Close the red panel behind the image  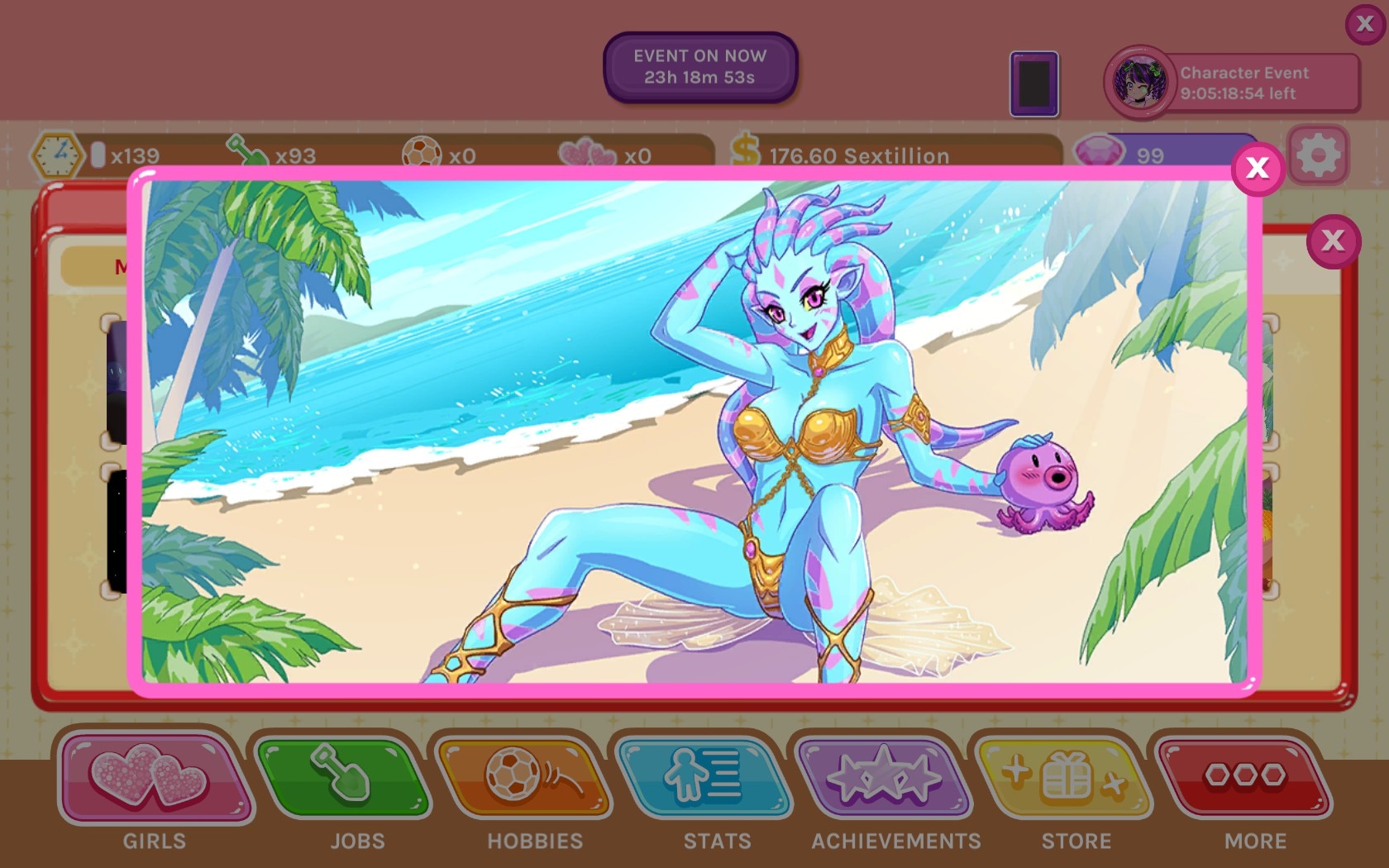pos(1333,241)
